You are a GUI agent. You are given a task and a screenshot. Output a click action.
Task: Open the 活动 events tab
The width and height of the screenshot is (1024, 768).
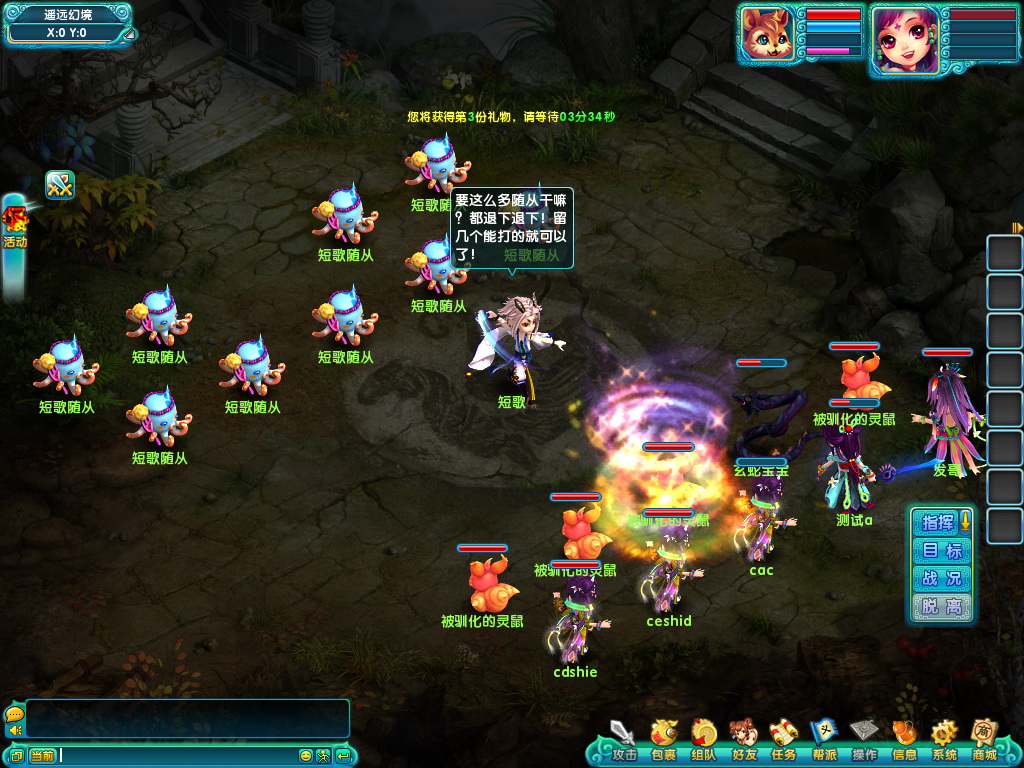click(x=14, y=230)
